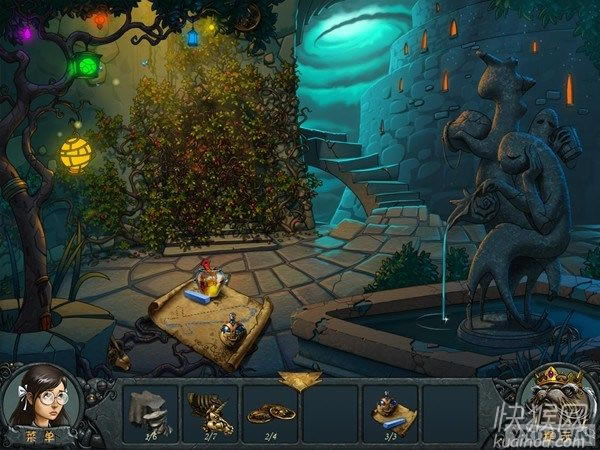
Task: Select the bronze coins inventory slot
Action: [x=270, y=412]
